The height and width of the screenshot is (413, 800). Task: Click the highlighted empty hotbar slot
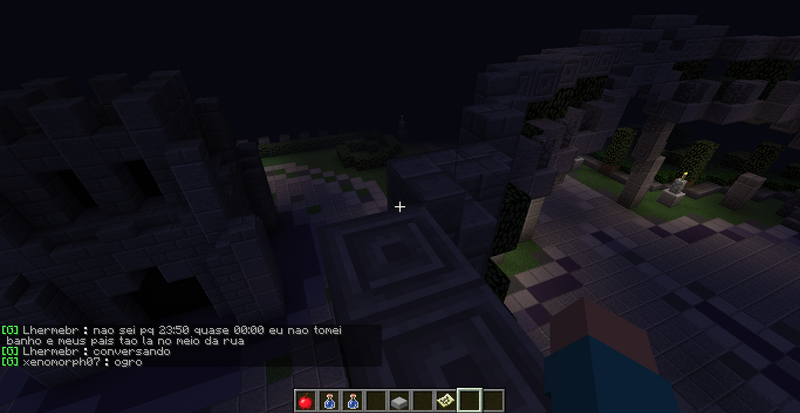[x=468, y=401]
